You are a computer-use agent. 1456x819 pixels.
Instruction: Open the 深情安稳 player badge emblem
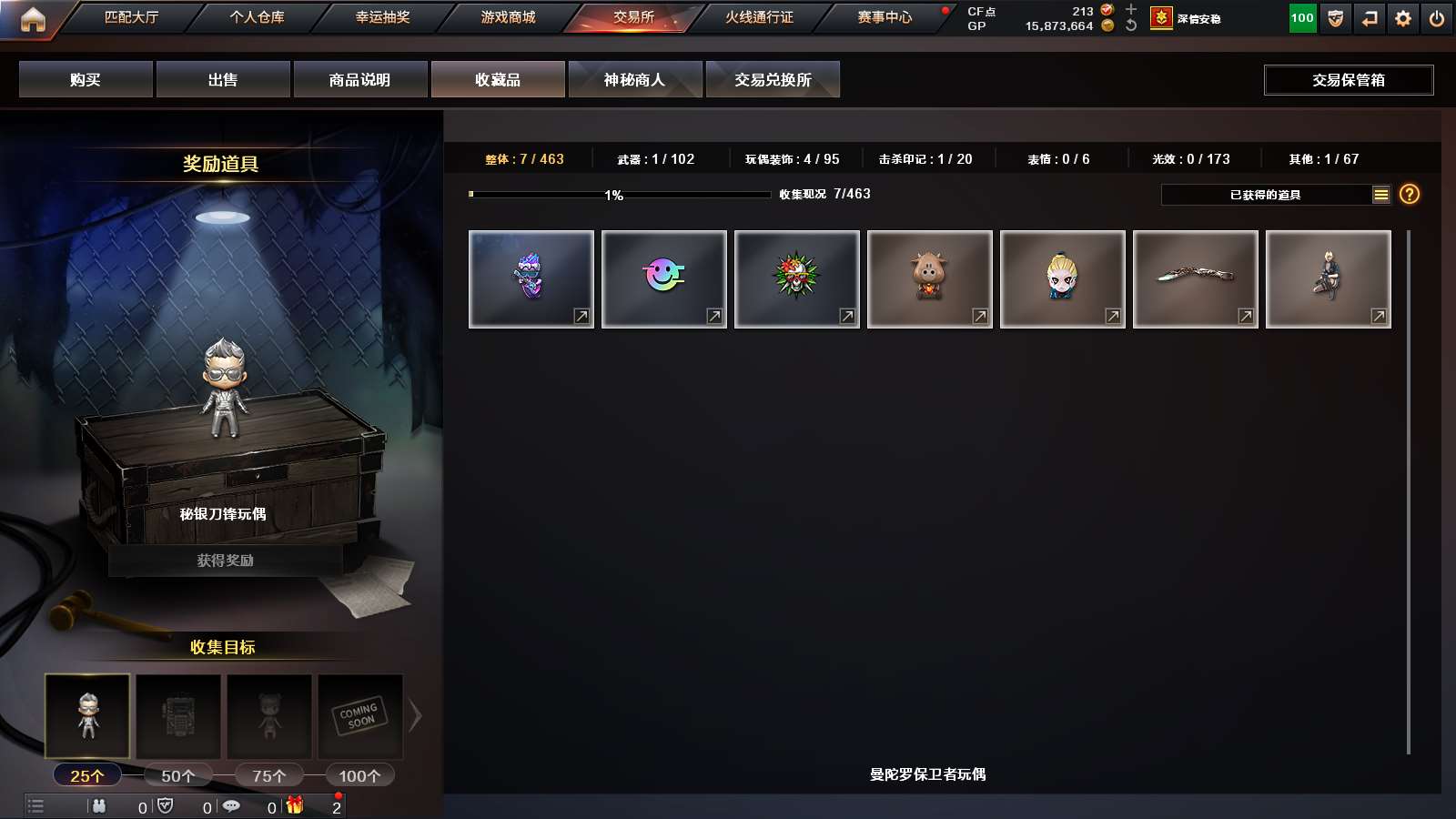coord(1160,16)
